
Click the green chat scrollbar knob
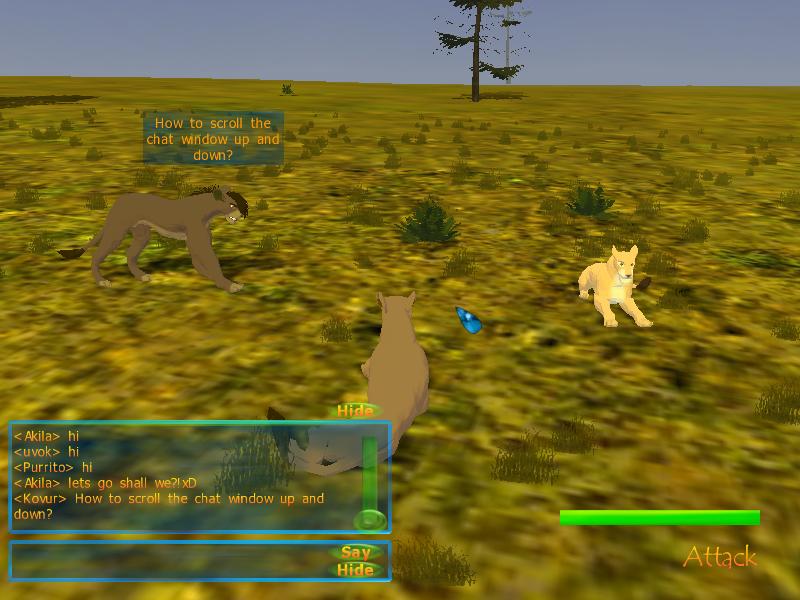tap(369, 519)
